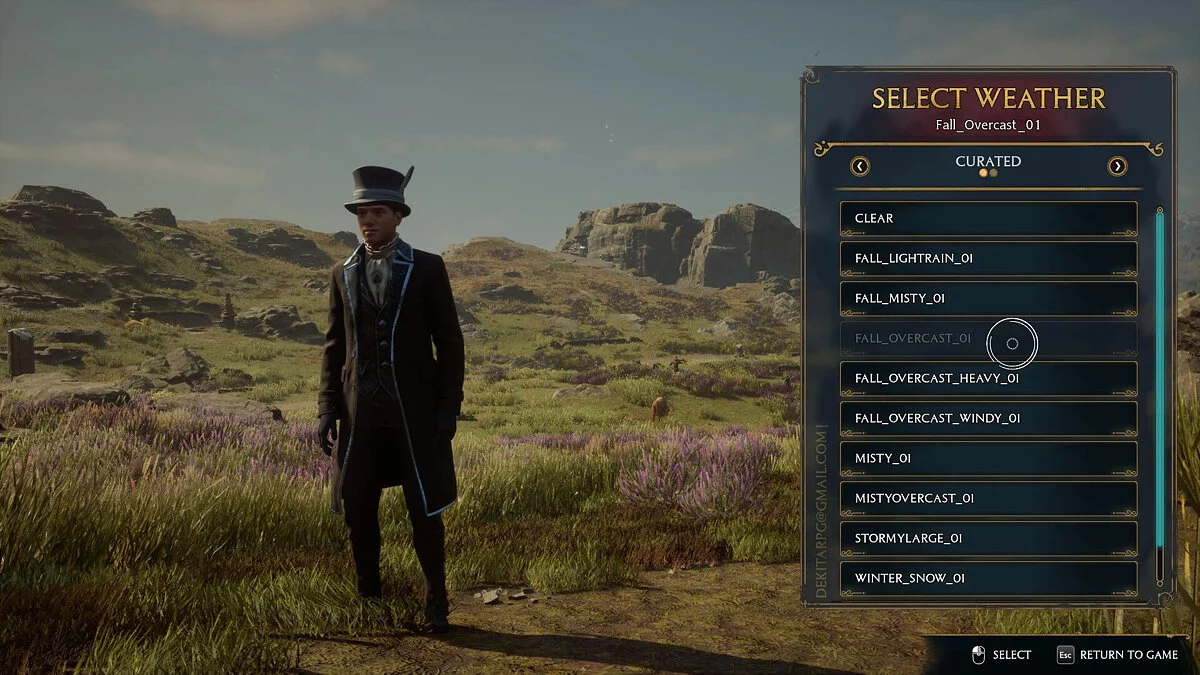This screenshot has width=1200, height=675.
Task: Switch weather to MistyOvercast_01
Action: pos(988,498)
